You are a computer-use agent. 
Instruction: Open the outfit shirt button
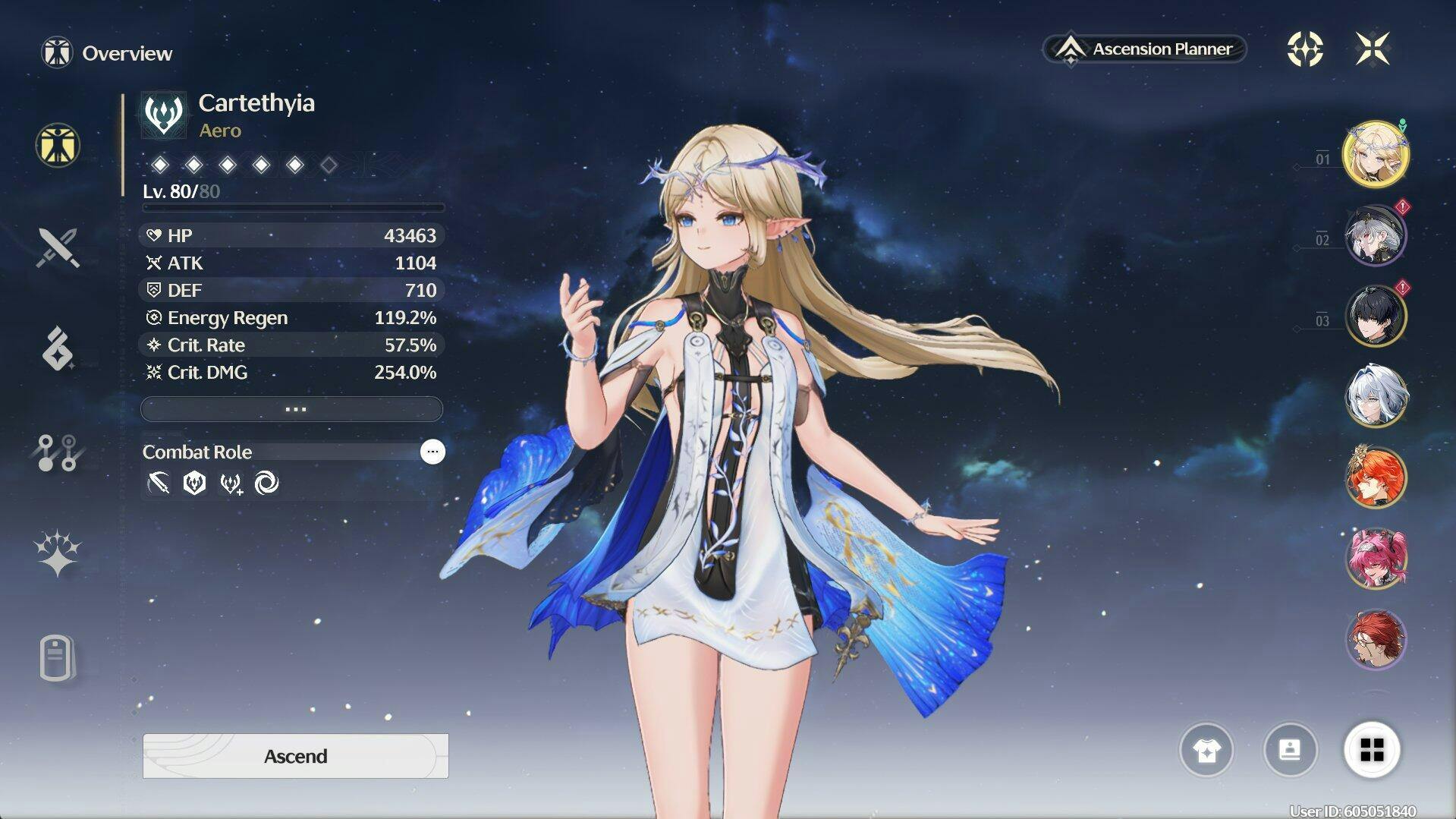tap(1206, 750)
